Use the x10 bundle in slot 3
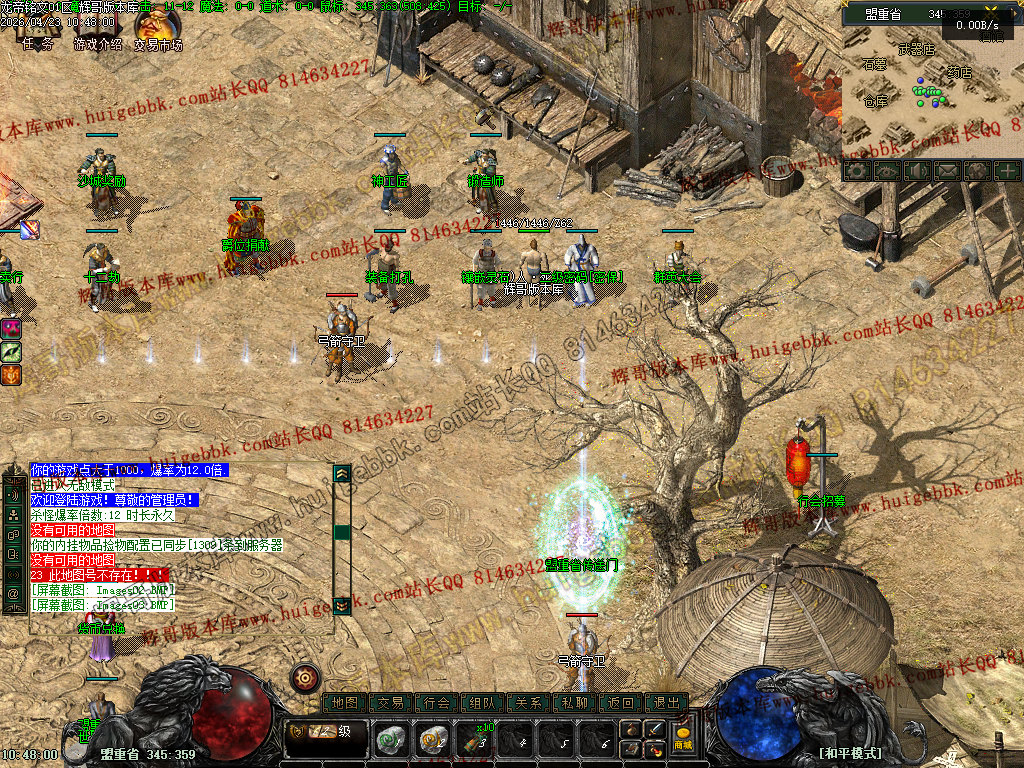 tap(474, 740)
